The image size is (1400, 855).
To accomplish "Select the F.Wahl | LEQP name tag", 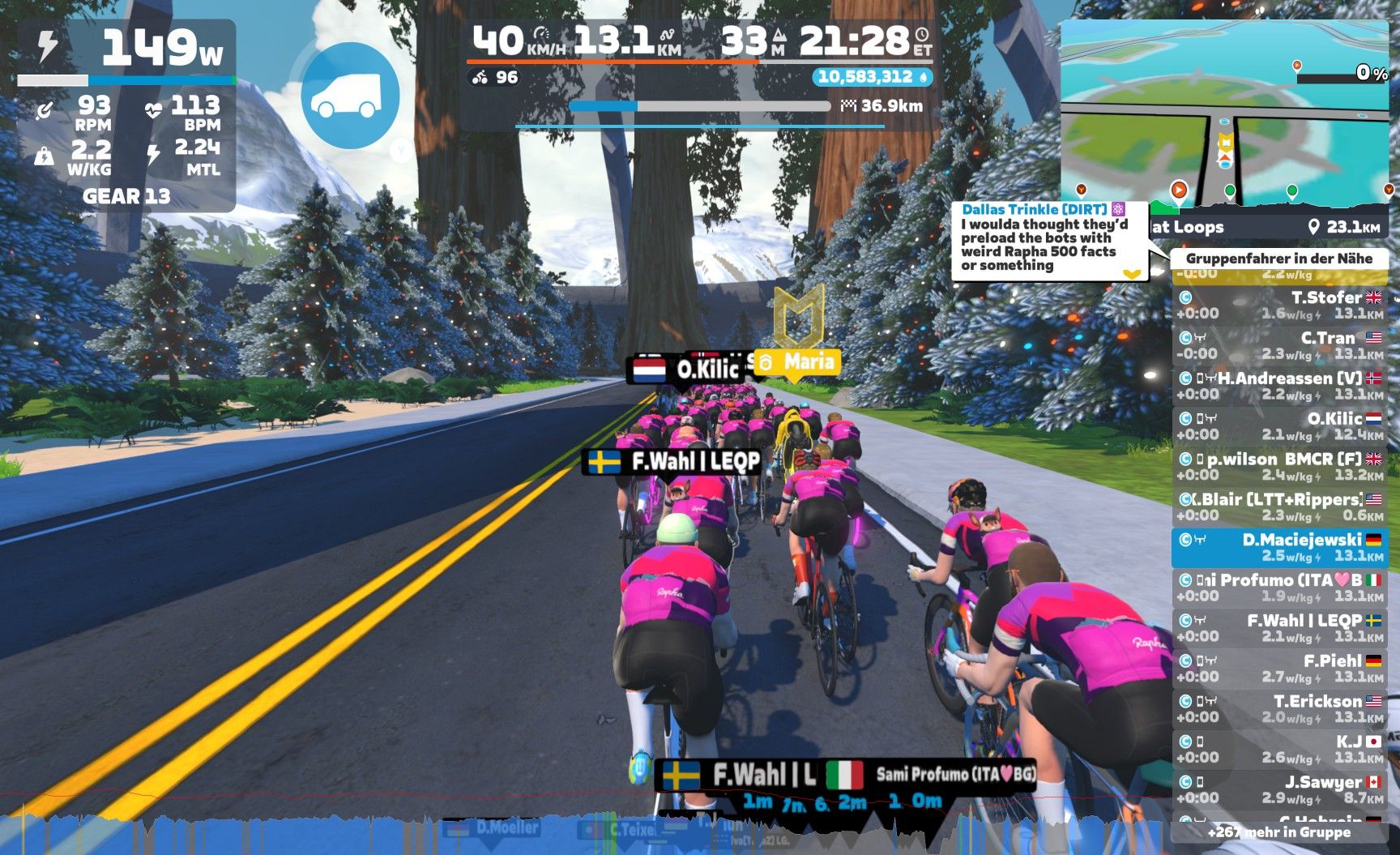I will (x=674, y=462).
